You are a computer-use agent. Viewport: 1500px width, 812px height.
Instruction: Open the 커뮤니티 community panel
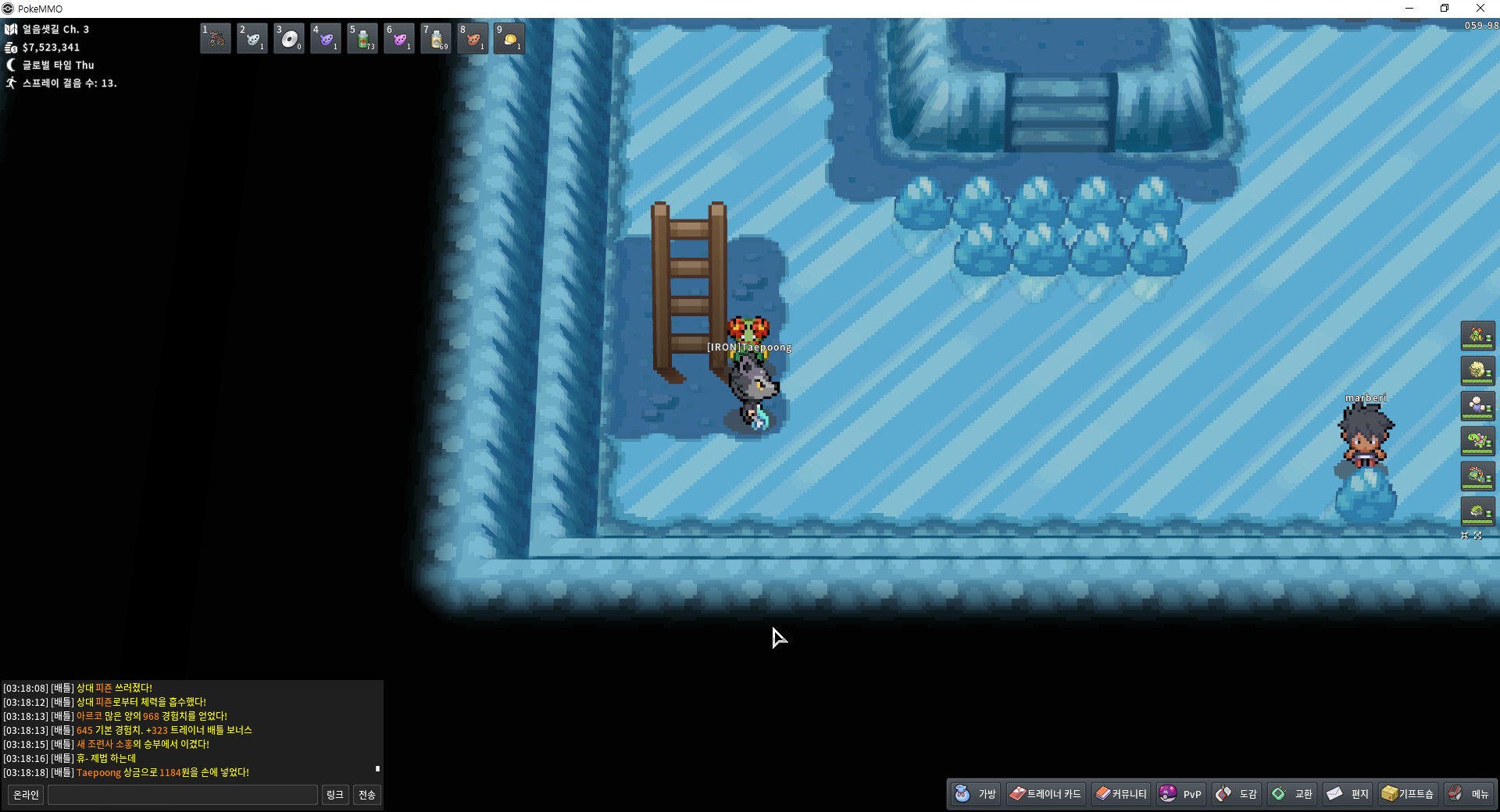point(1120,794)
